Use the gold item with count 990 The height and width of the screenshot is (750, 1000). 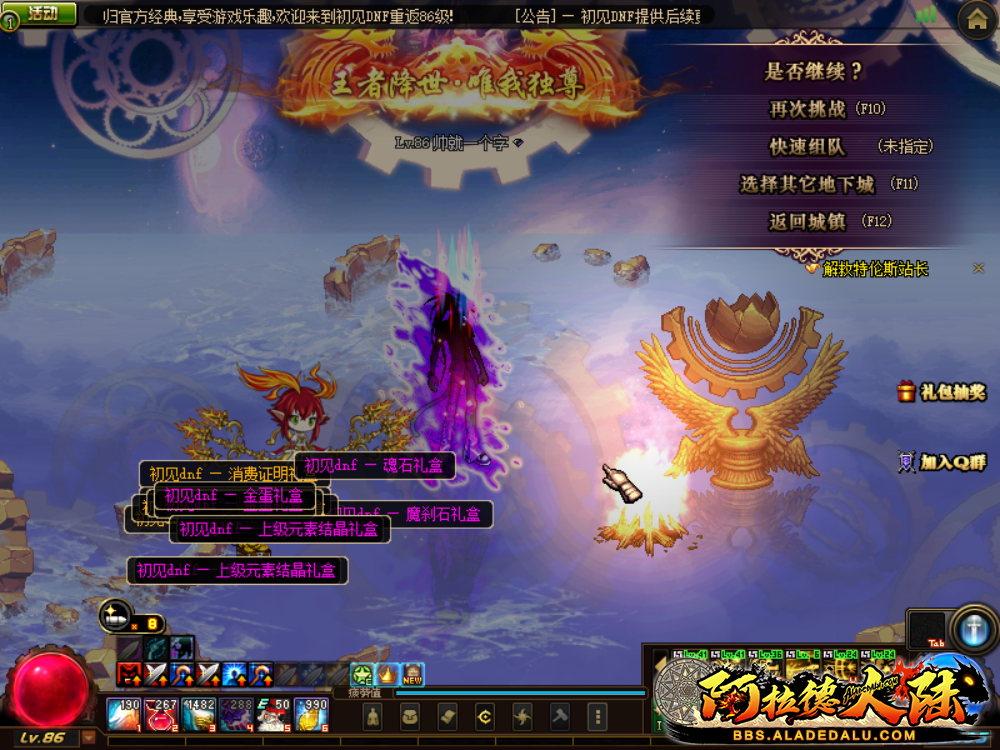pyautogui.click(x=312, y=714)
